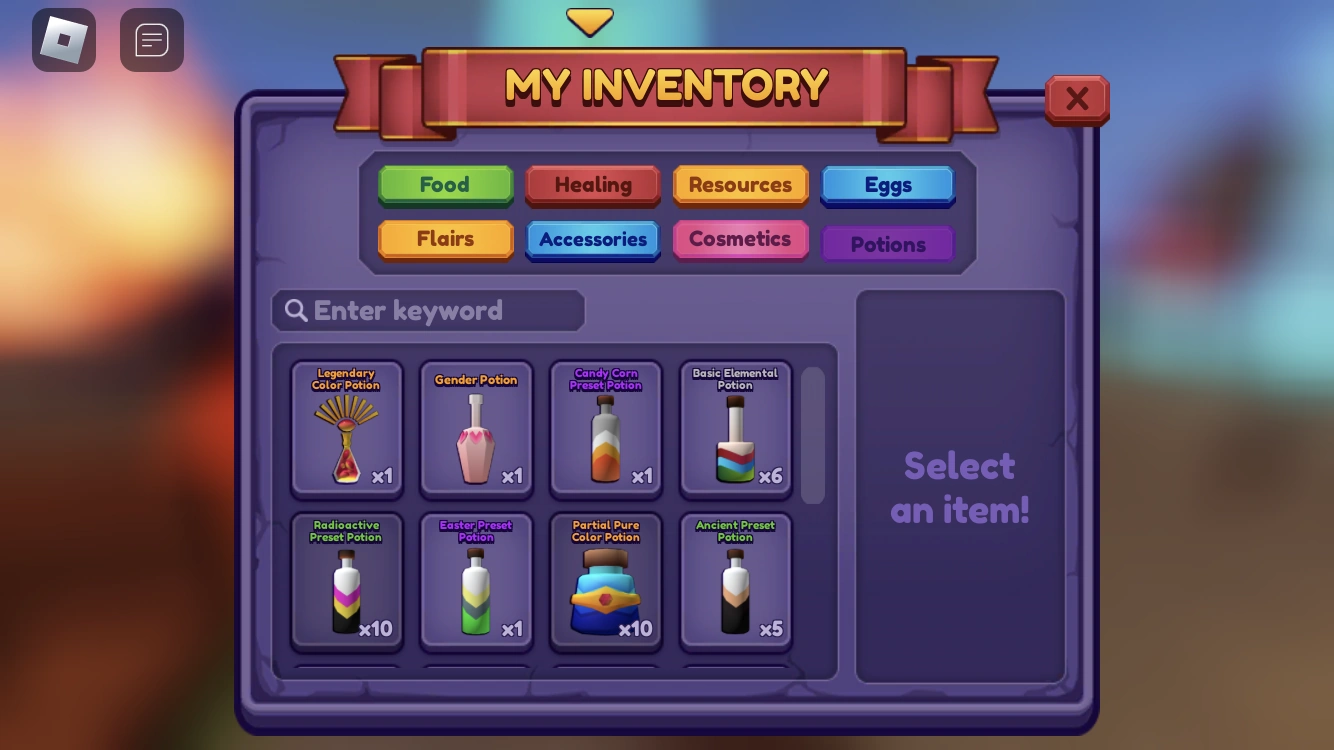Toggle the Cosmetics category filter
The image size is (1334, 750).
tap(740, 239)
